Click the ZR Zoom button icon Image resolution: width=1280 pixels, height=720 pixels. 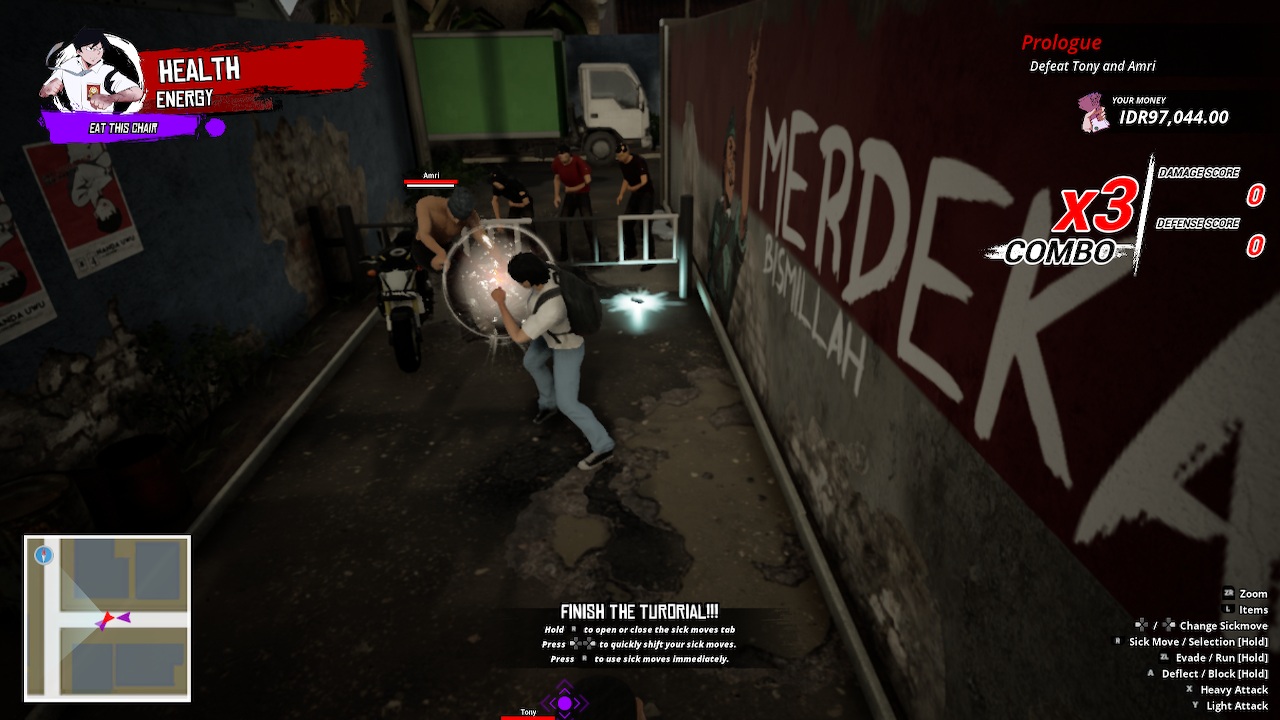pyautogui.click(x=1228, y=593)
